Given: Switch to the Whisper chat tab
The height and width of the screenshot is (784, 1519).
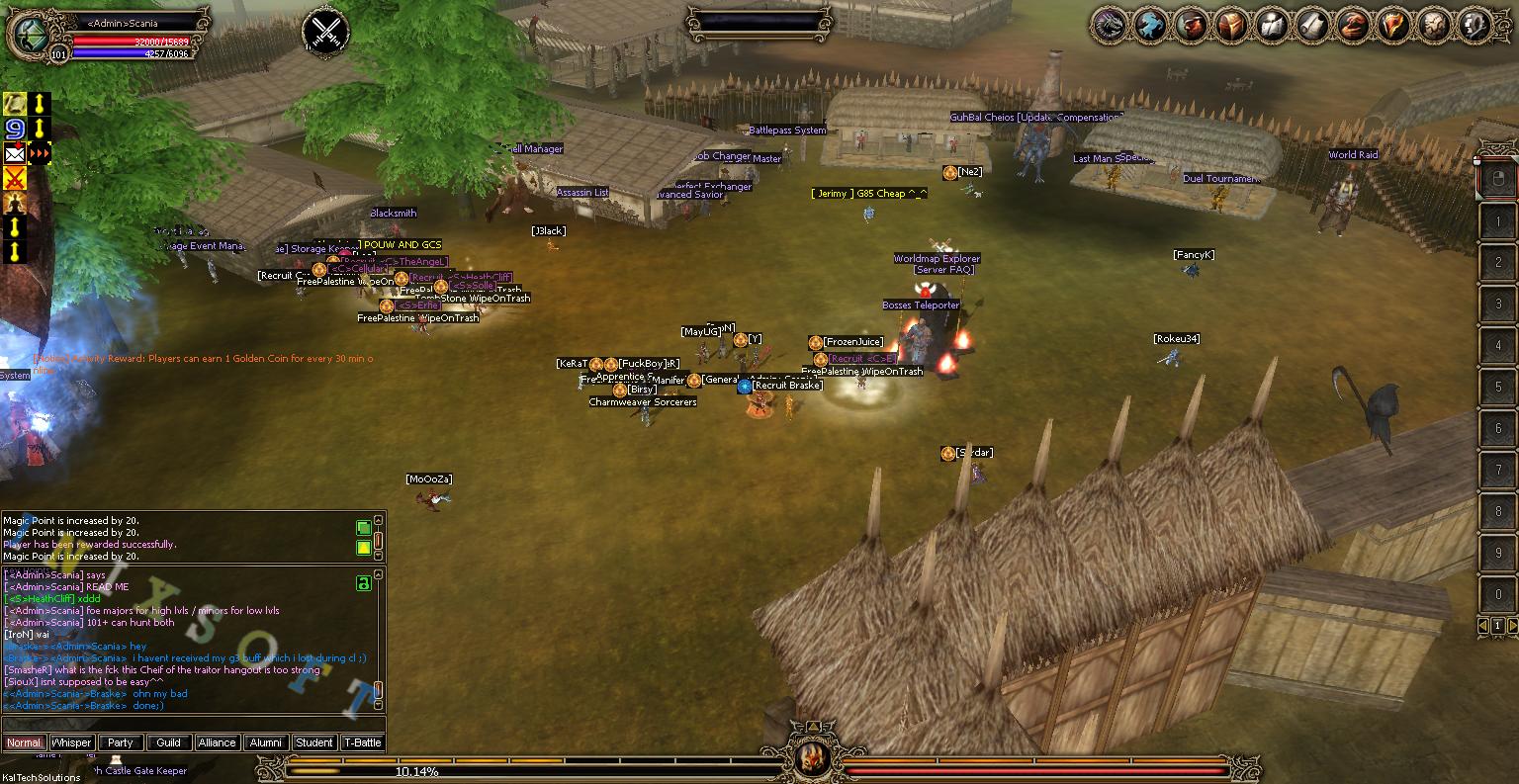Looking at the screenshot, I should click(x=71, y=742).
